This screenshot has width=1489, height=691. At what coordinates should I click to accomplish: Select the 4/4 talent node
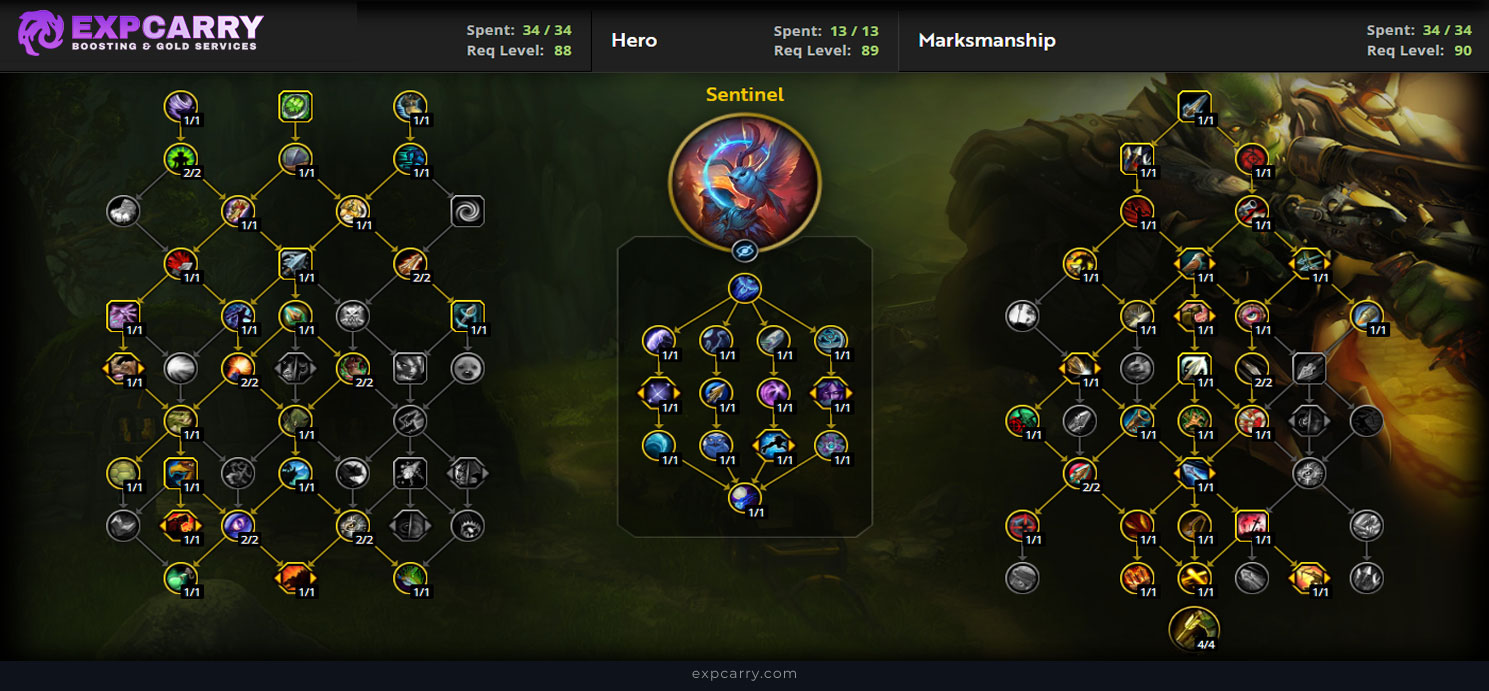pos(1193,627)
